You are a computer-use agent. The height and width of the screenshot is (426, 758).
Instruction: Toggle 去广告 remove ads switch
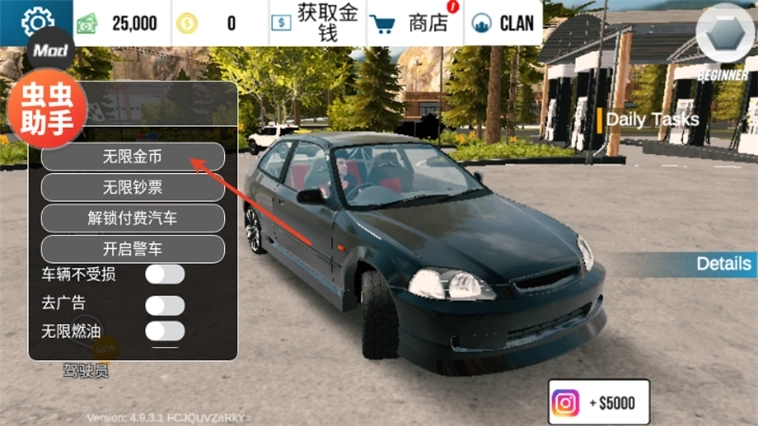pyautogui.click(x=165, y=304)
